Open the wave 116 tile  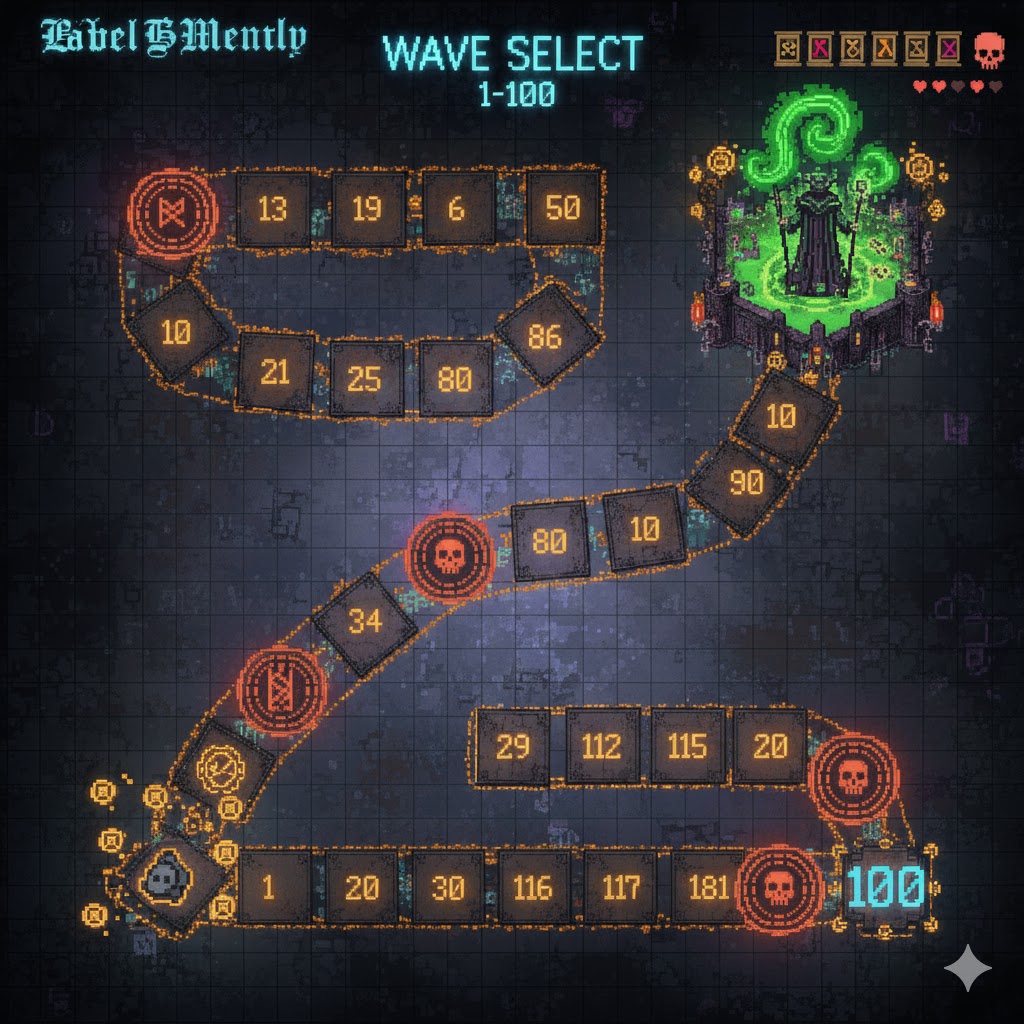[x=534, y=887]
